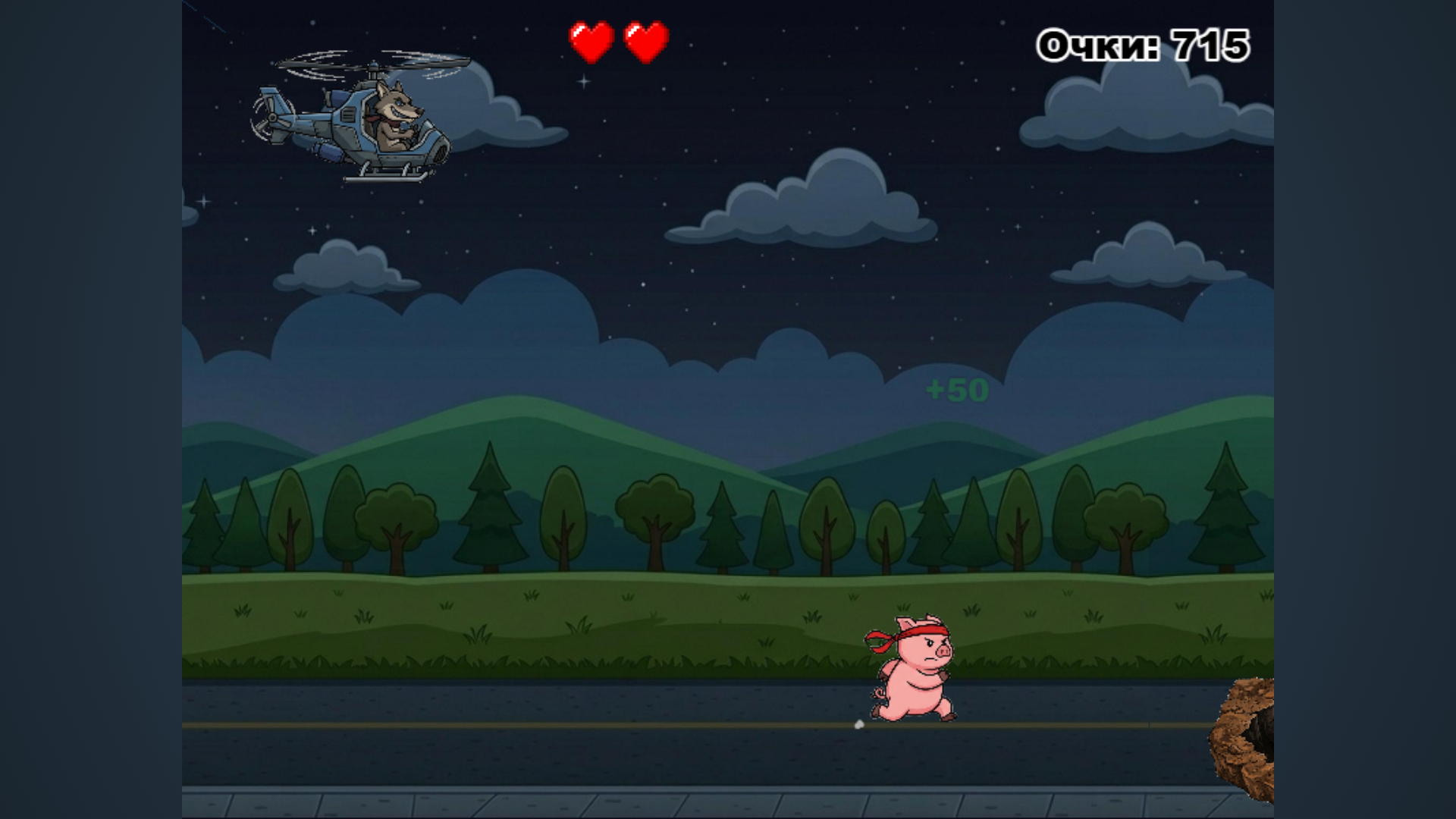Select the +50 bonus points text
The image size is (1456, 819).
957,390
